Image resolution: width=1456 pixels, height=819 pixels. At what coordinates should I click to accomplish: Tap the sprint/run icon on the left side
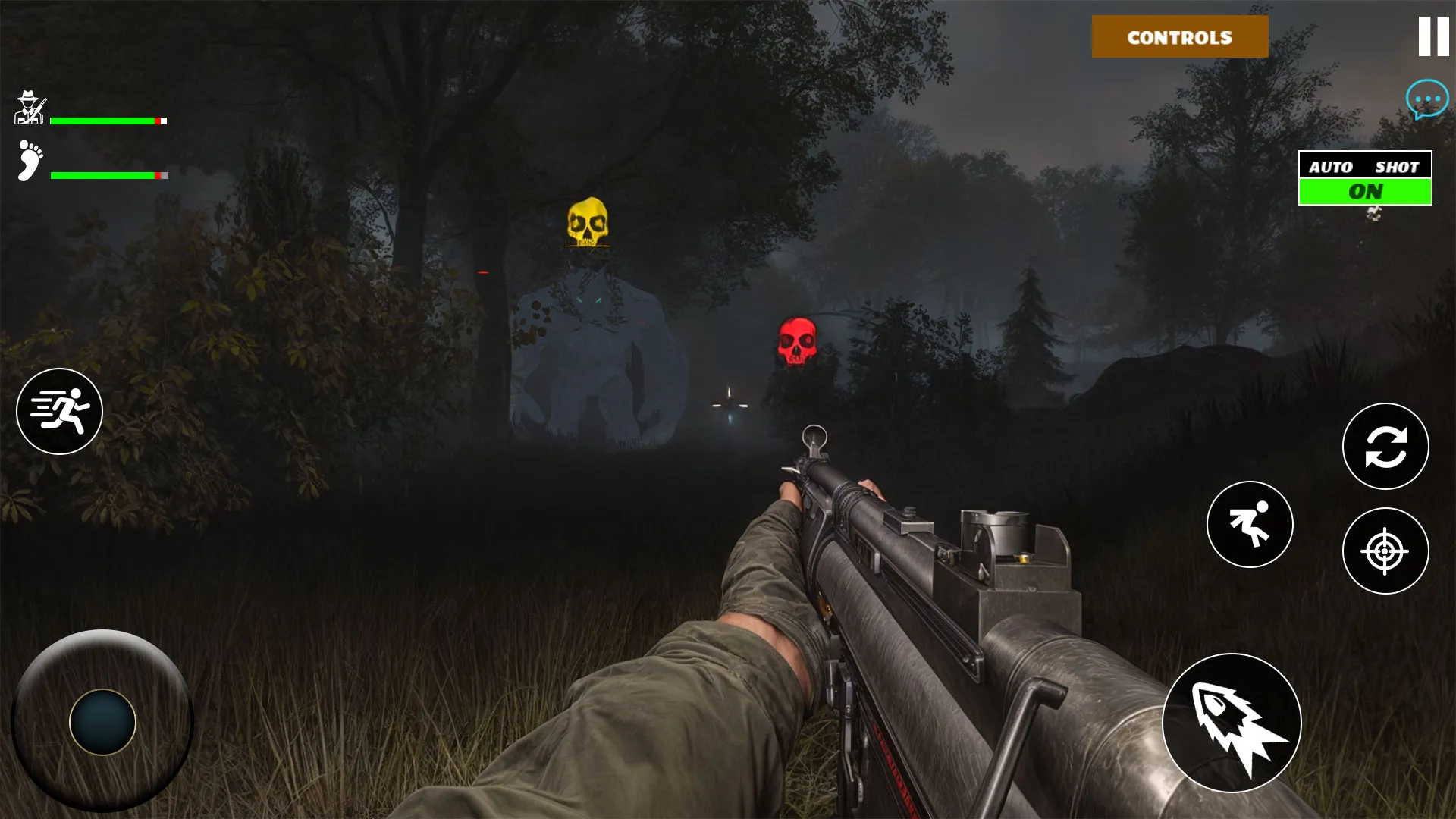tap(59, 410)
